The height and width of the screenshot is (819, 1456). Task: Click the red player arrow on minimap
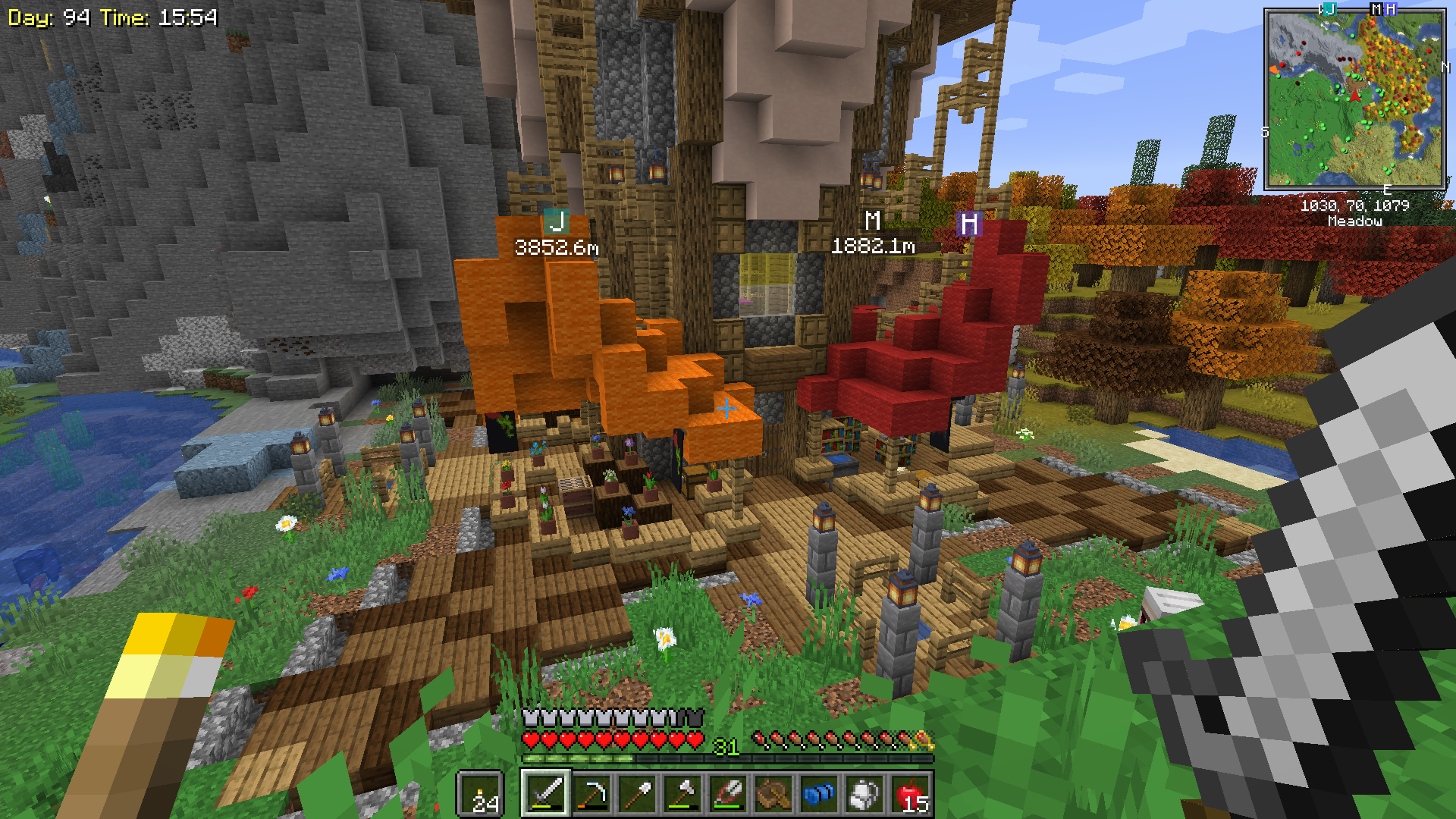tap(1355, 96)
